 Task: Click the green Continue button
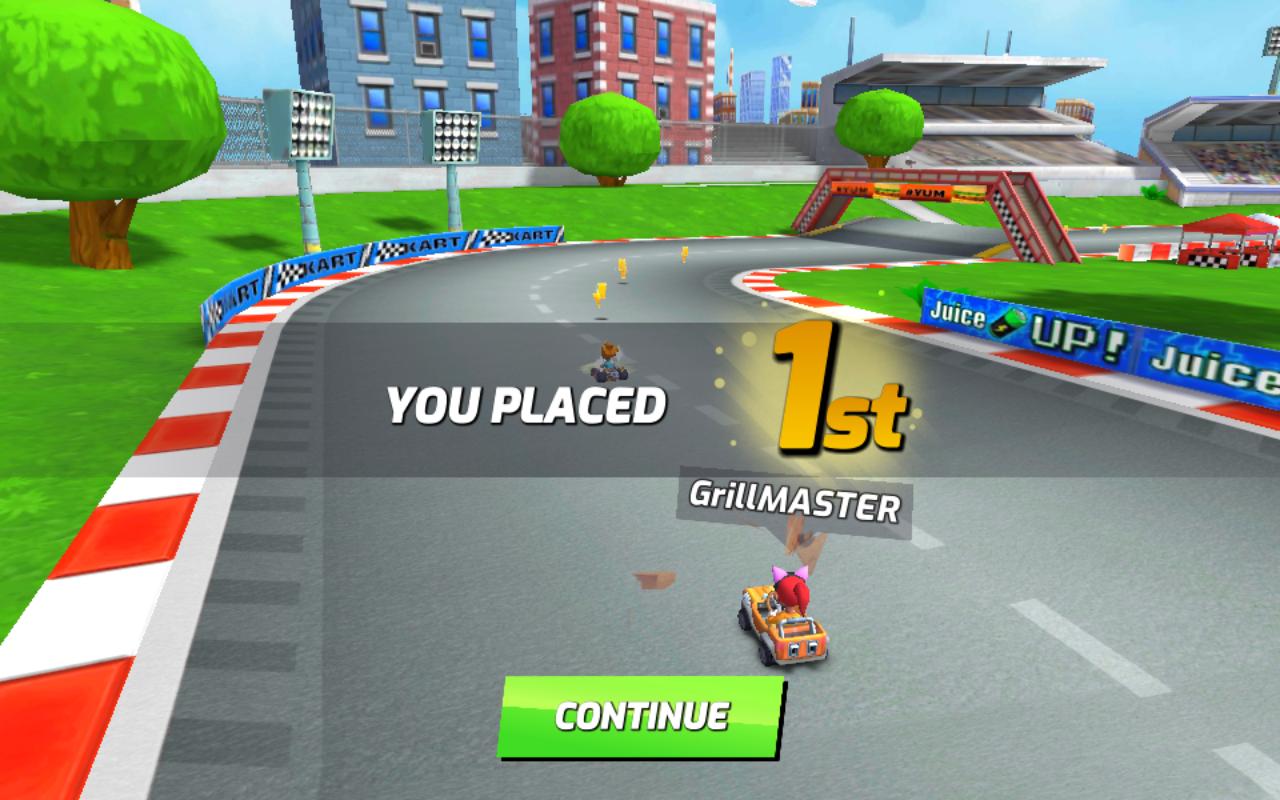pyautogui.click(x=641, y=716)
